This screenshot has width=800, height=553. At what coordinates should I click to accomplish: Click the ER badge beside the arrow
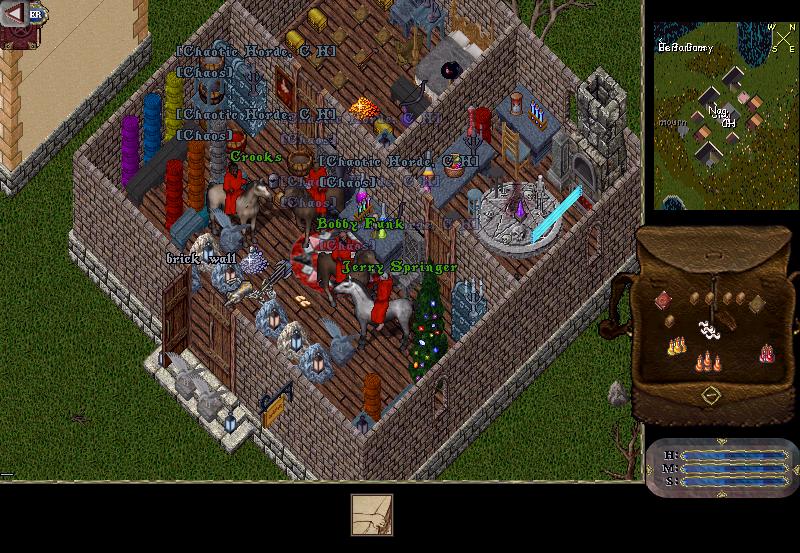tap(37, 15)
